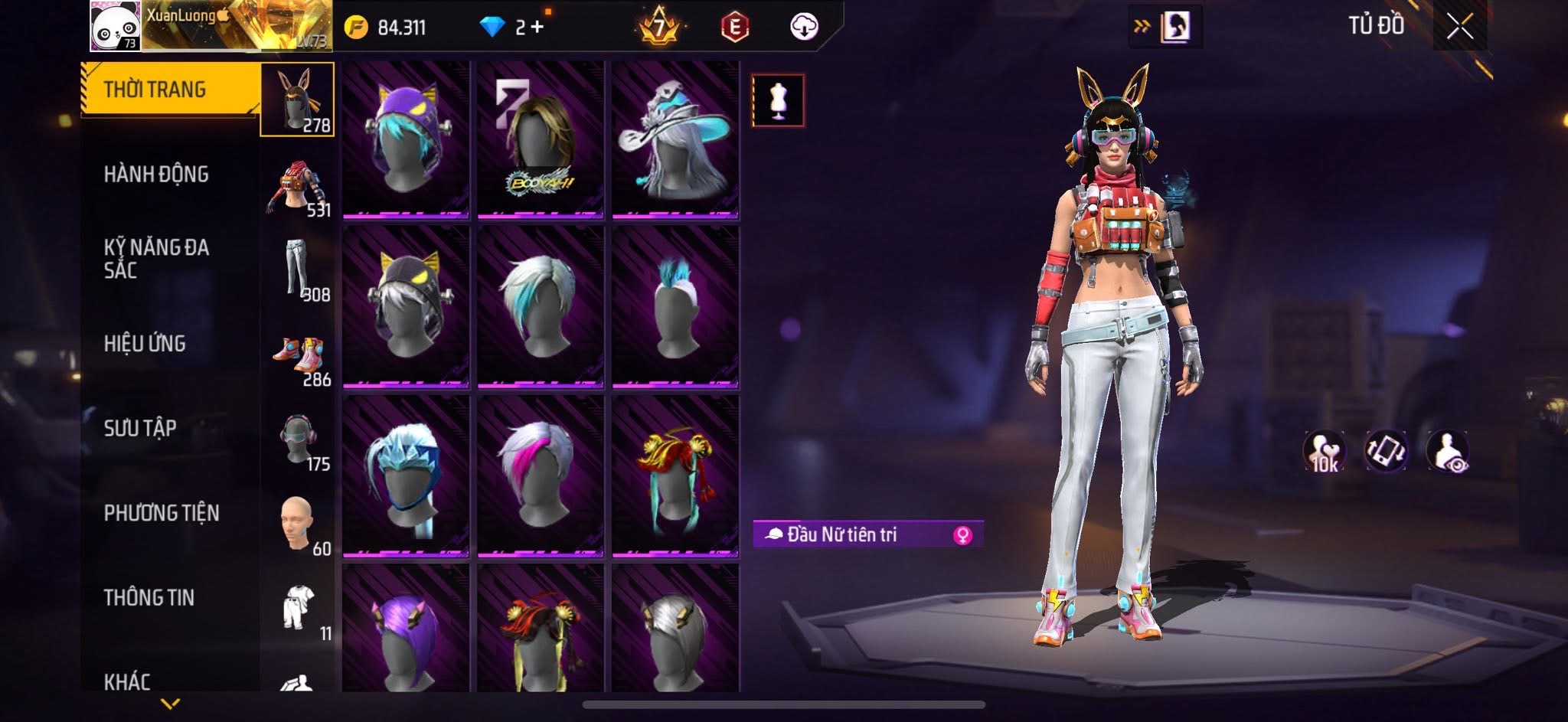Open the PHƯƠNG TIỆN category
Viewport: 1568px width, 722px height.
click(162, 513)
